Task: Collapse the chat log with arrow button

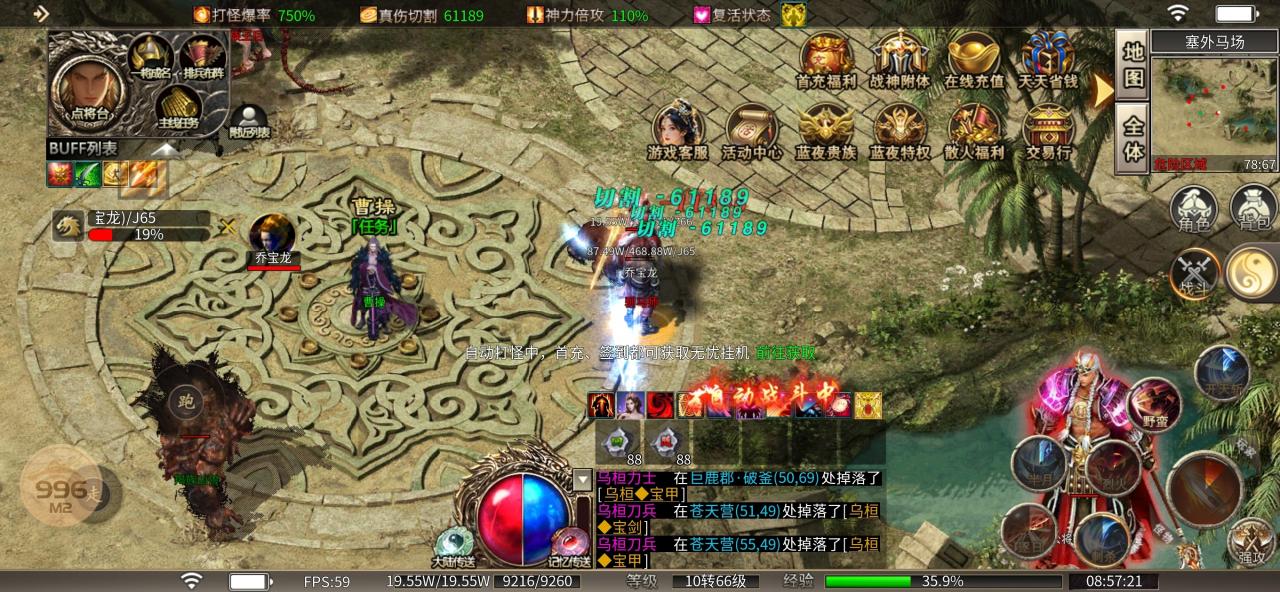Action: click(583, 480)
